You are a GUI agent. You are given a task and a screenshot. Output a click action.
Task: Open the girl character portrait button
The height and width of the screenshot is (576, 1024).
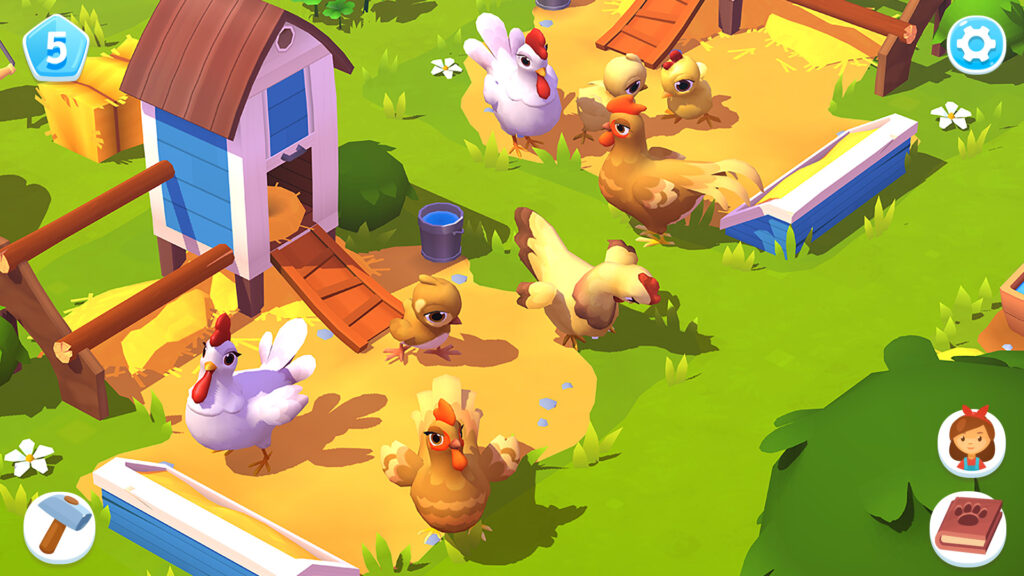click(970, 442)
